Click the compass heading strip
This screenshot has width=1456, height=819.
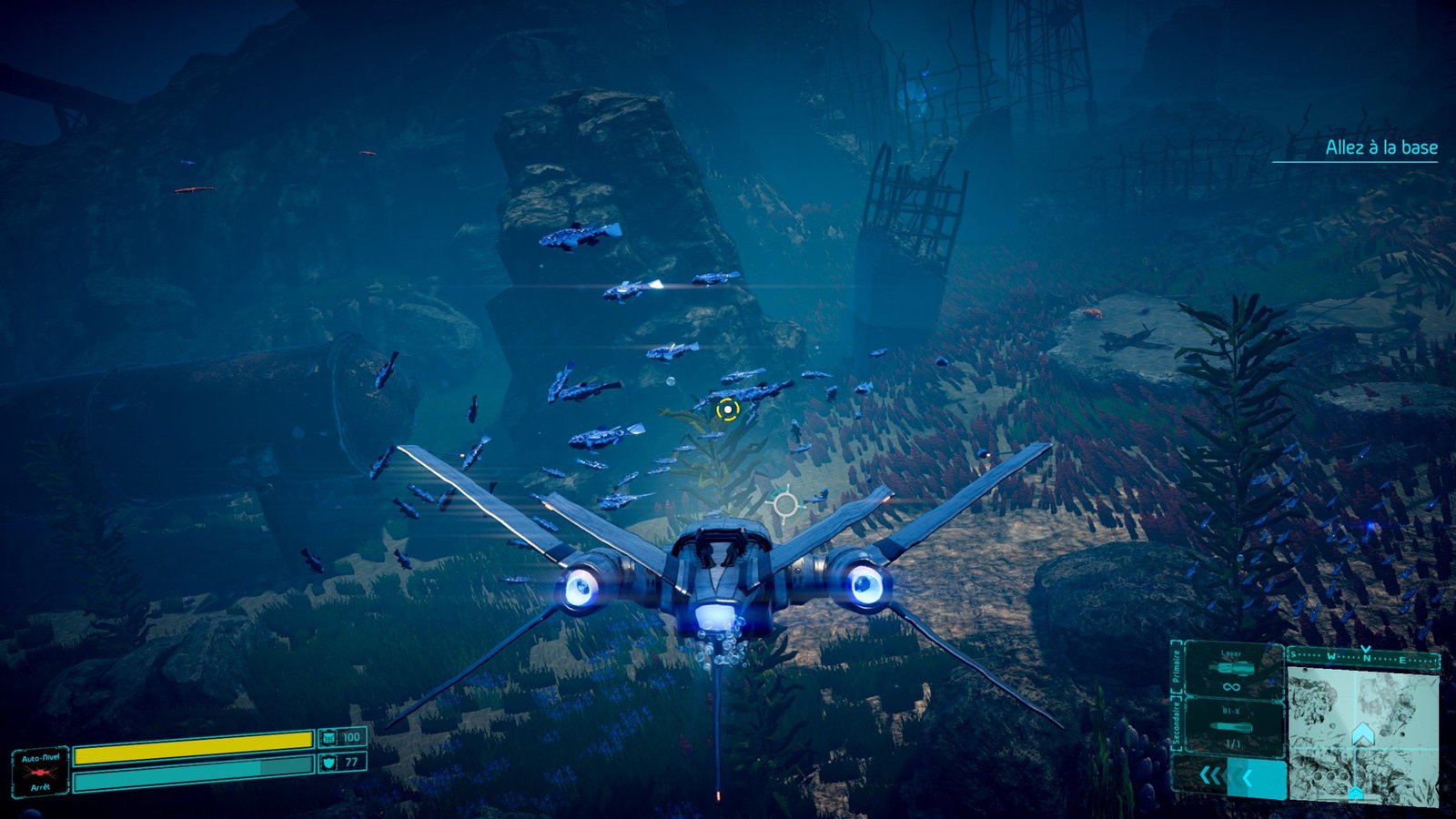pos(1363,656)
